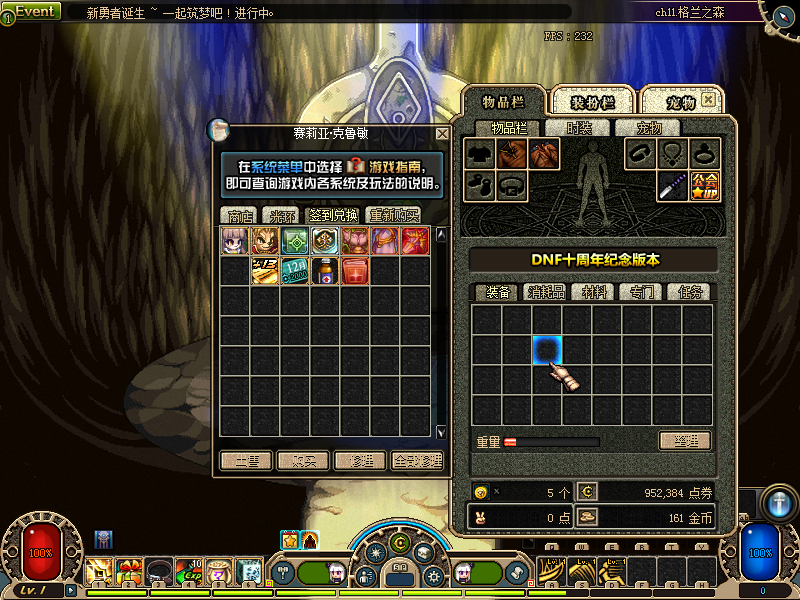Click the 全部修理 repair-all button
This screenshot has width=800, height=600.
pyautogui.click(x=417, y=461)
